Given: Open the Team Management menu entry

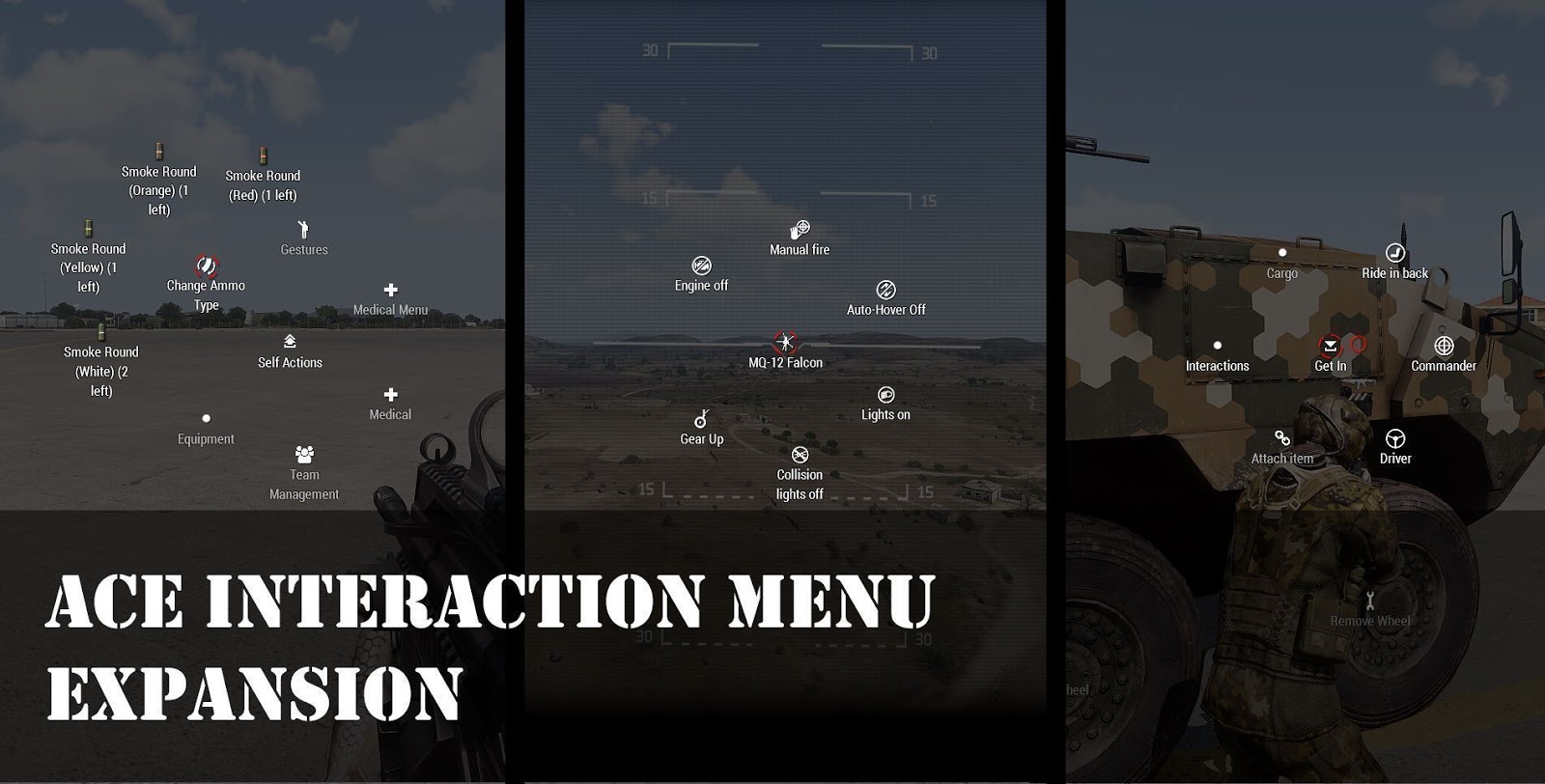Looking at the screenshot, I should click(304, 450).
